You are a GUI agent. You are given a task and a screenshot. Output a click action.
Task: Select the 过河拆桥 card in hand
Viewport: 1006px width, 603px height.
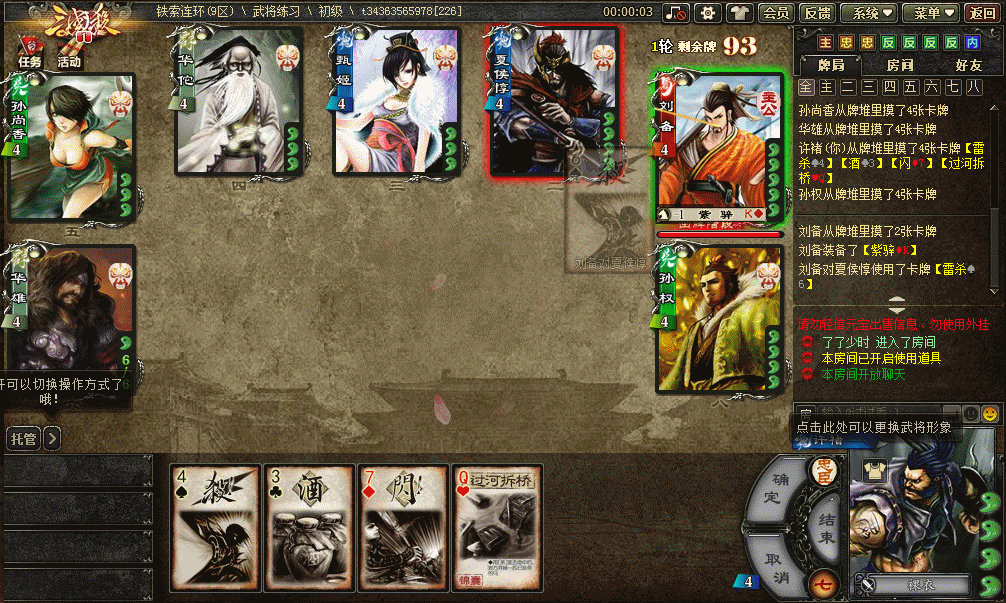pos(497,526)
